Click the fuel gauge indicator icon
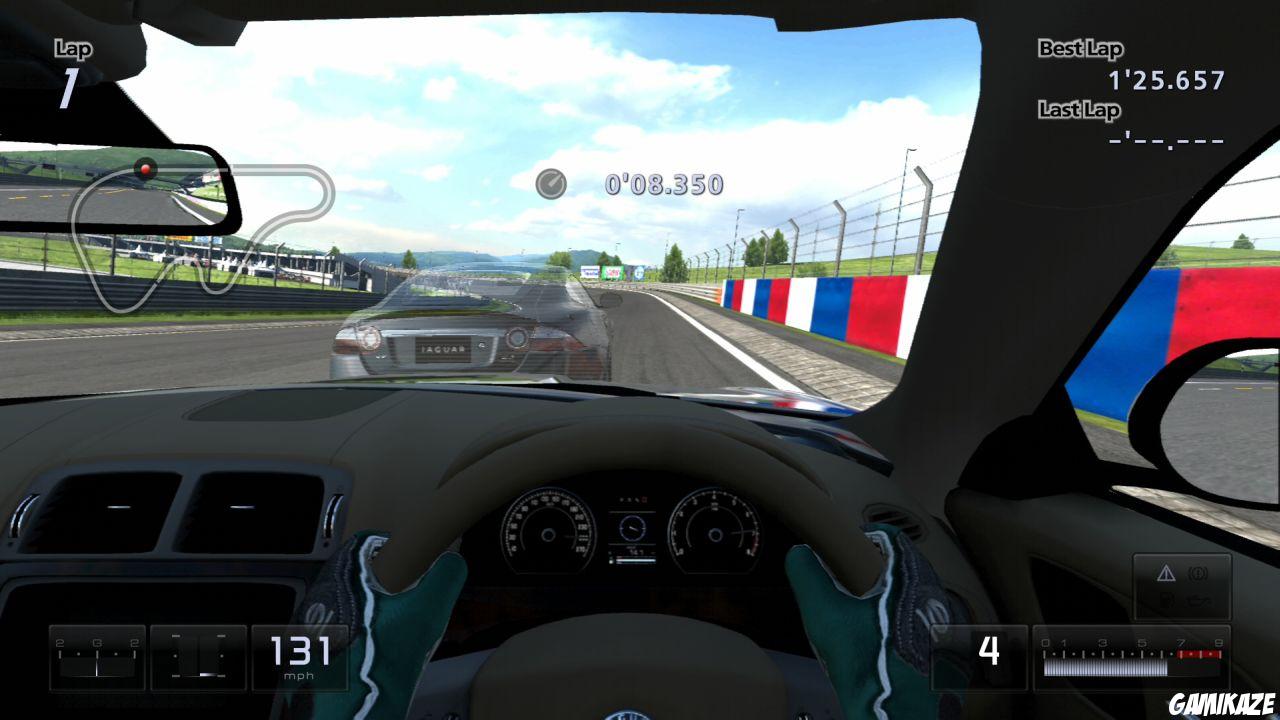 point(1167,598)
